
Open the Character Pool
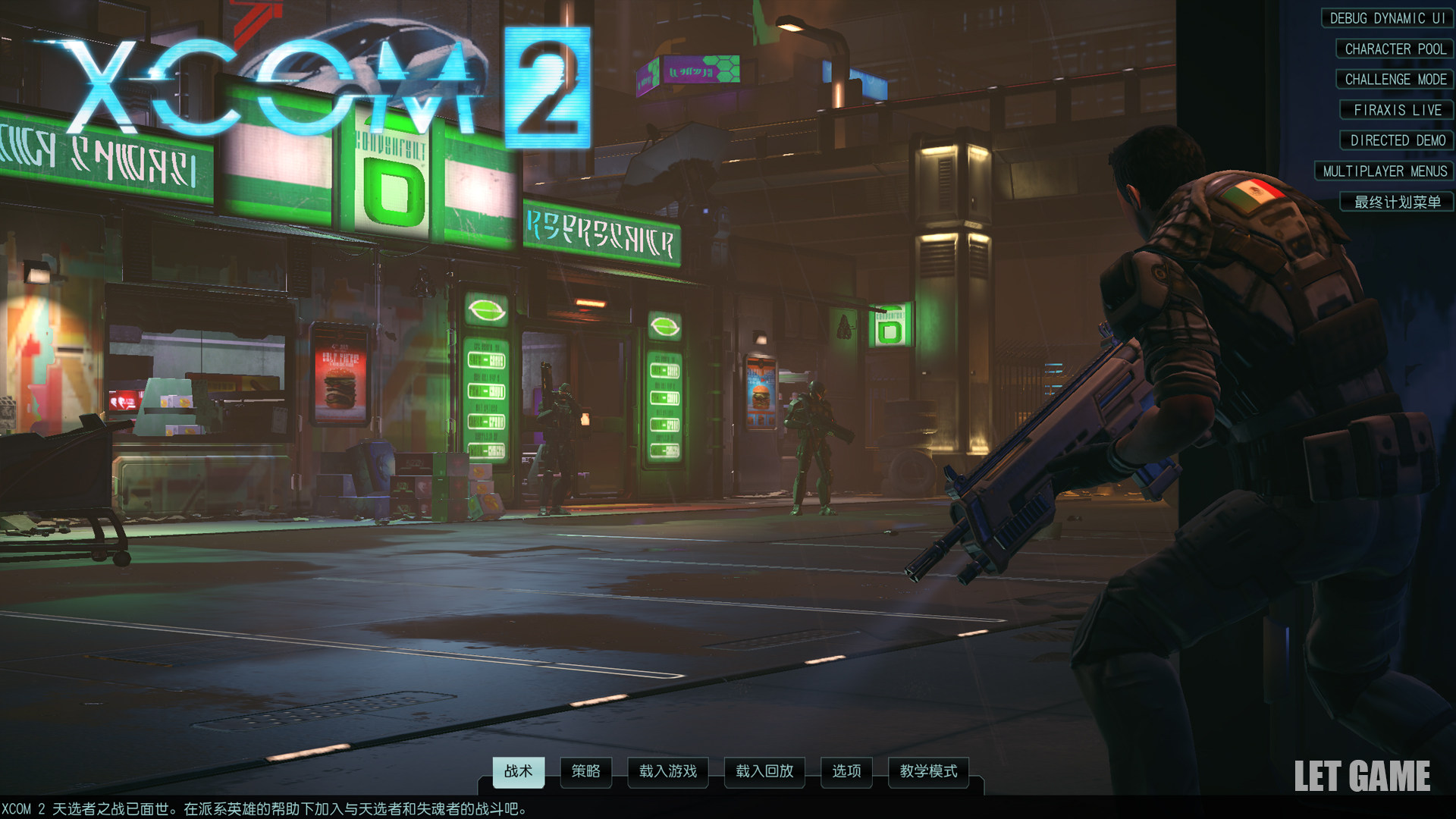1395,49
